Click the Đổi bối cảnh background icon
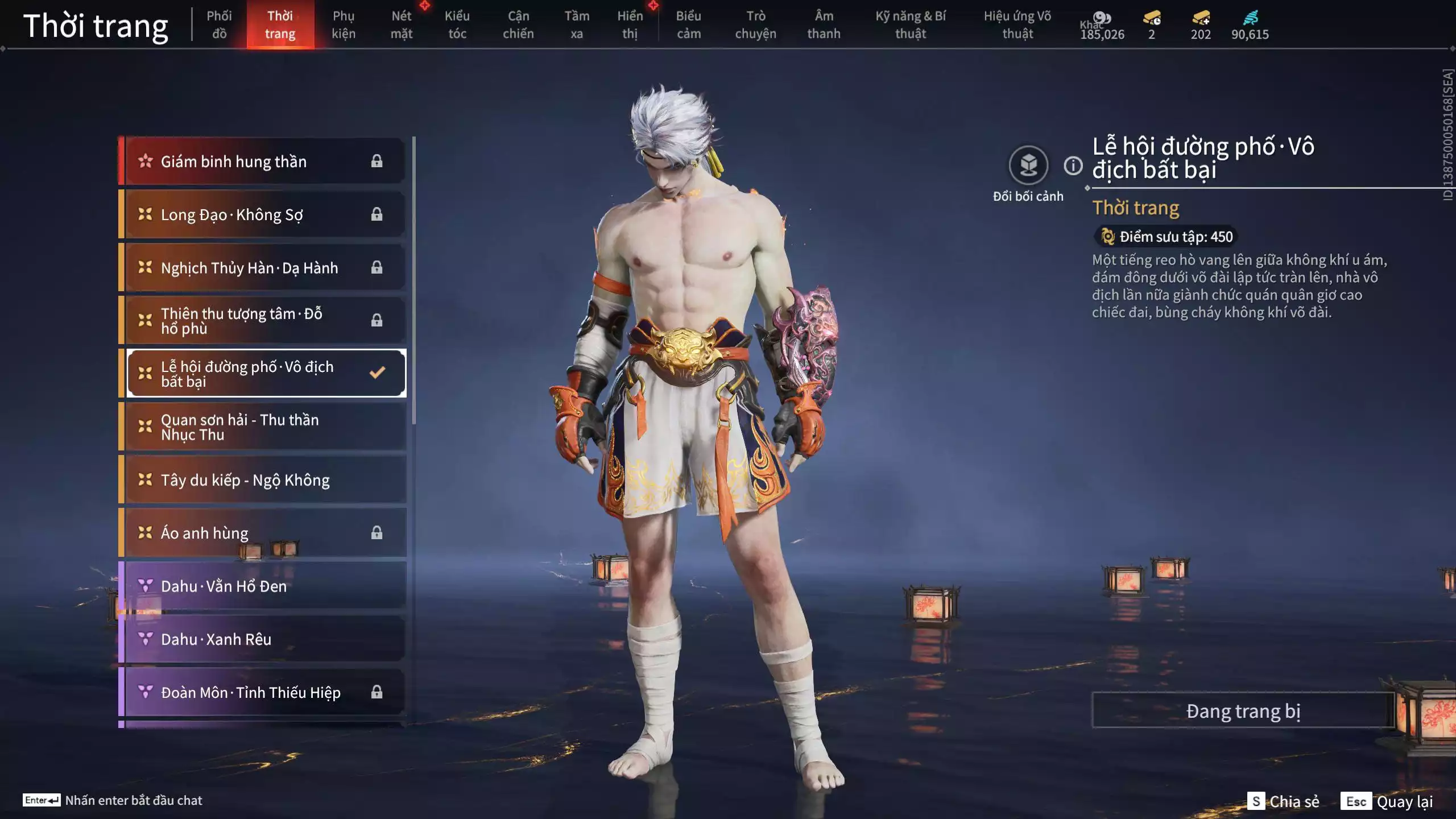 (1028, 166)
